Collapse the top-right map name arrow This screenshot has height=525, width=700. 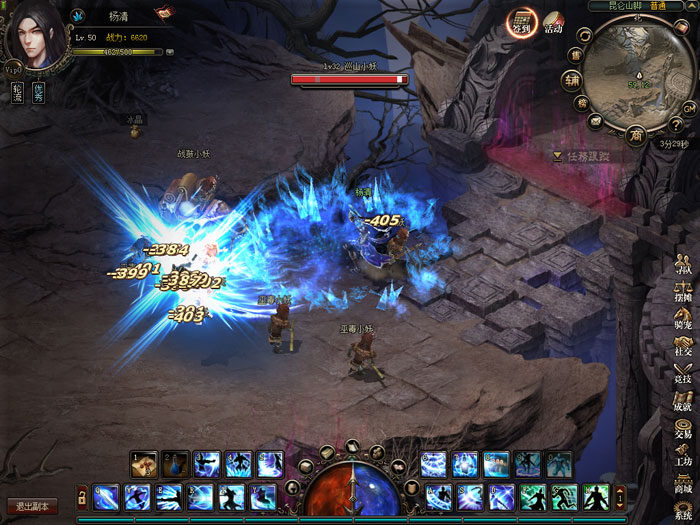[690, 5]
